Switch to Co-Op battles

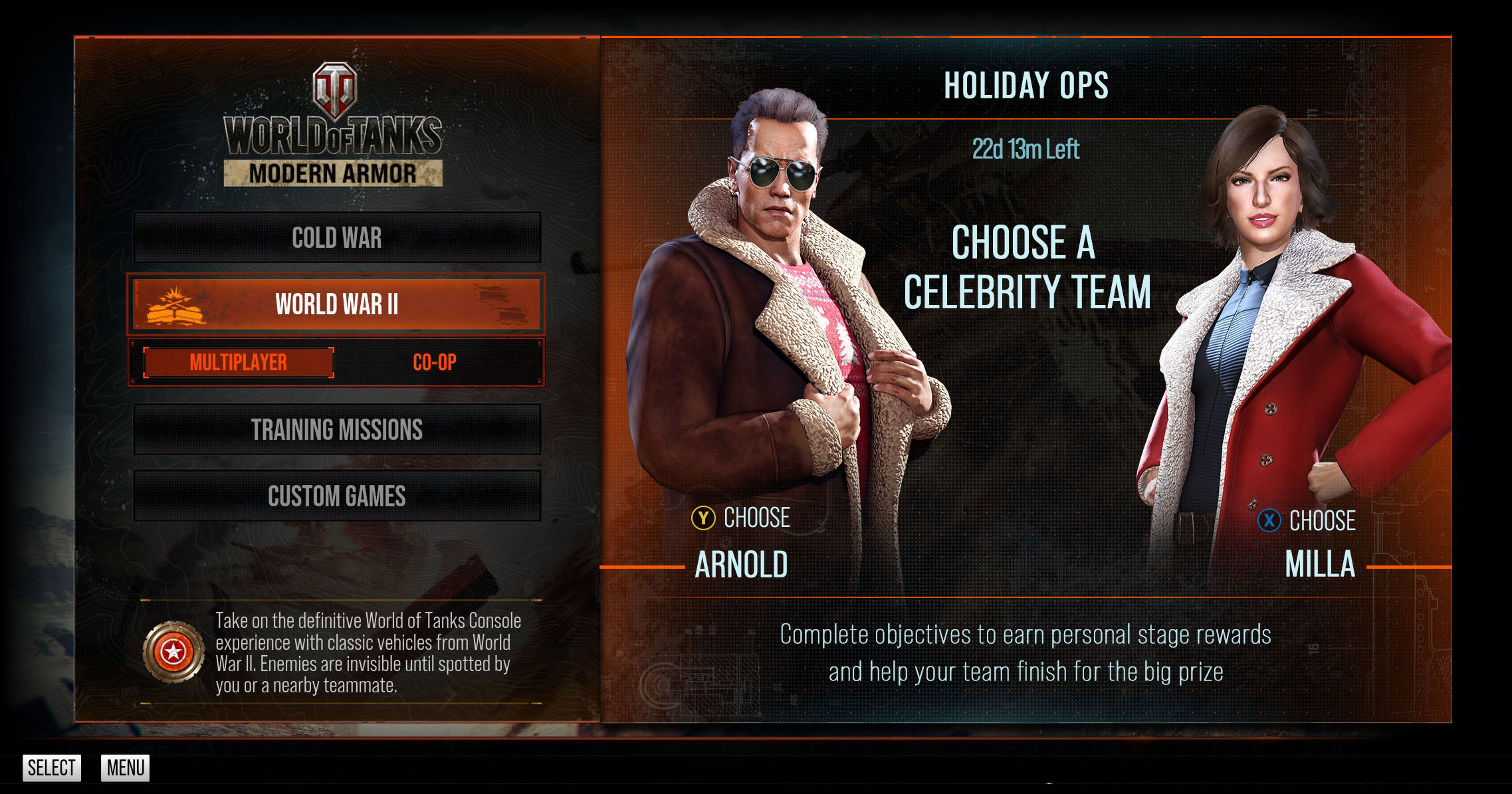coord(435,363)
